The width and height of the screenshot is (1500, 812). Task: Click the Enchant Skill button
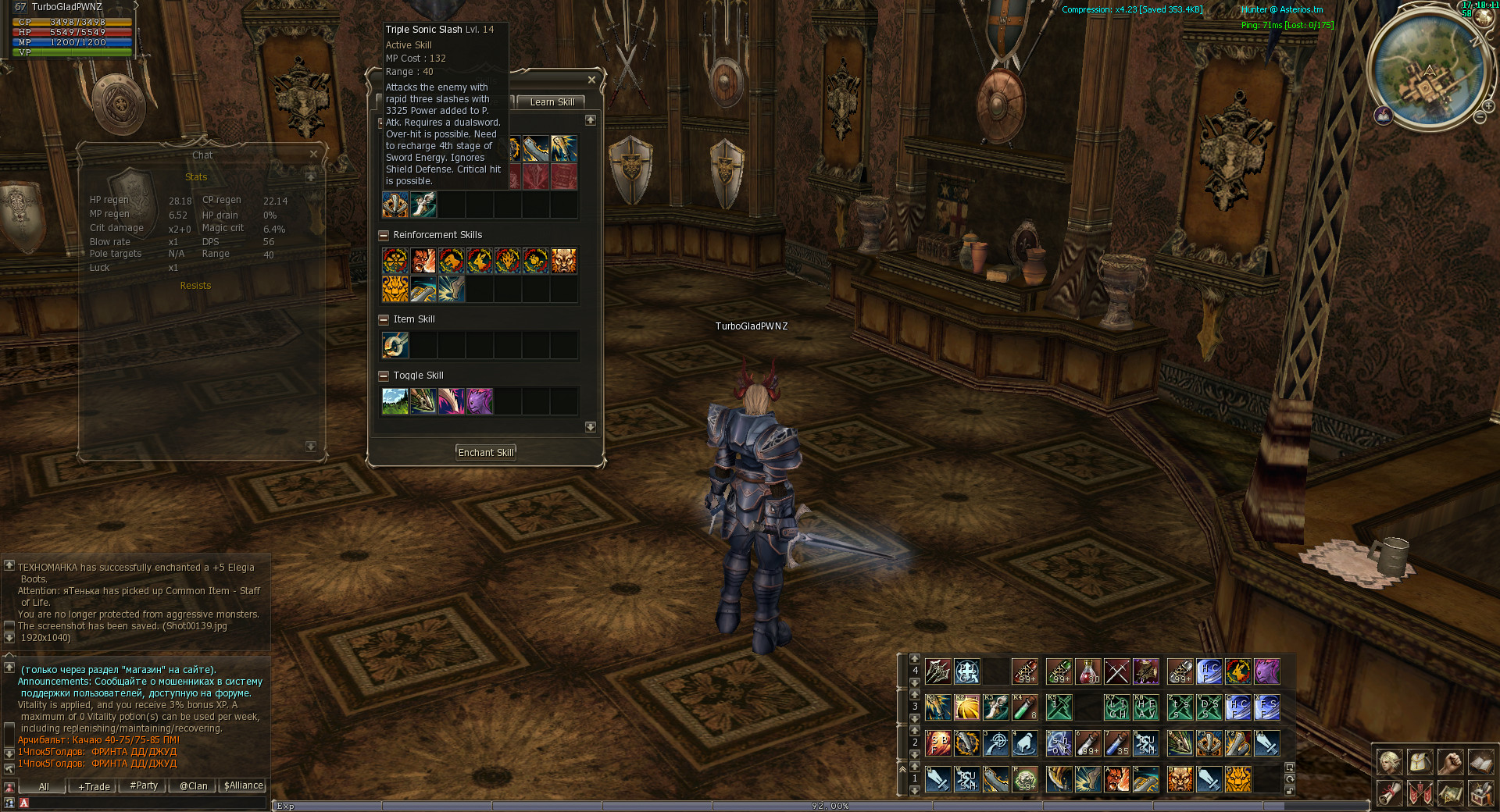(486, 453)
